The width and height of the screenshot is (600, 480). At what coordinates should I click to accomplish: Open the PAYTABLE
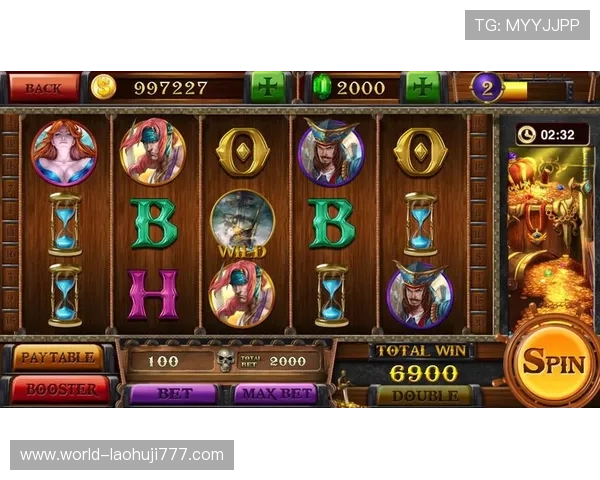pos(58,357)
